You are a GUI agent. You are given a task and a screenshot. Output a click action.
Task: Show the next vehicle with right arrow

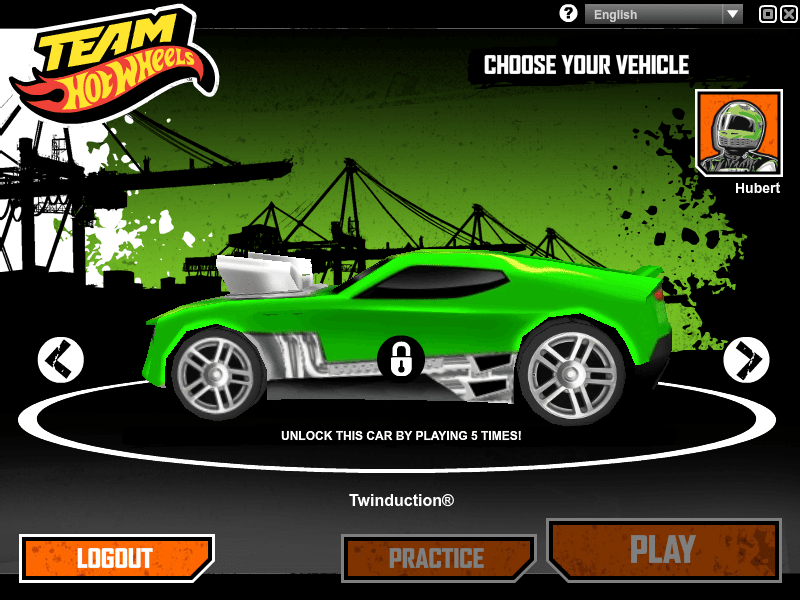[x=746, y=359]
